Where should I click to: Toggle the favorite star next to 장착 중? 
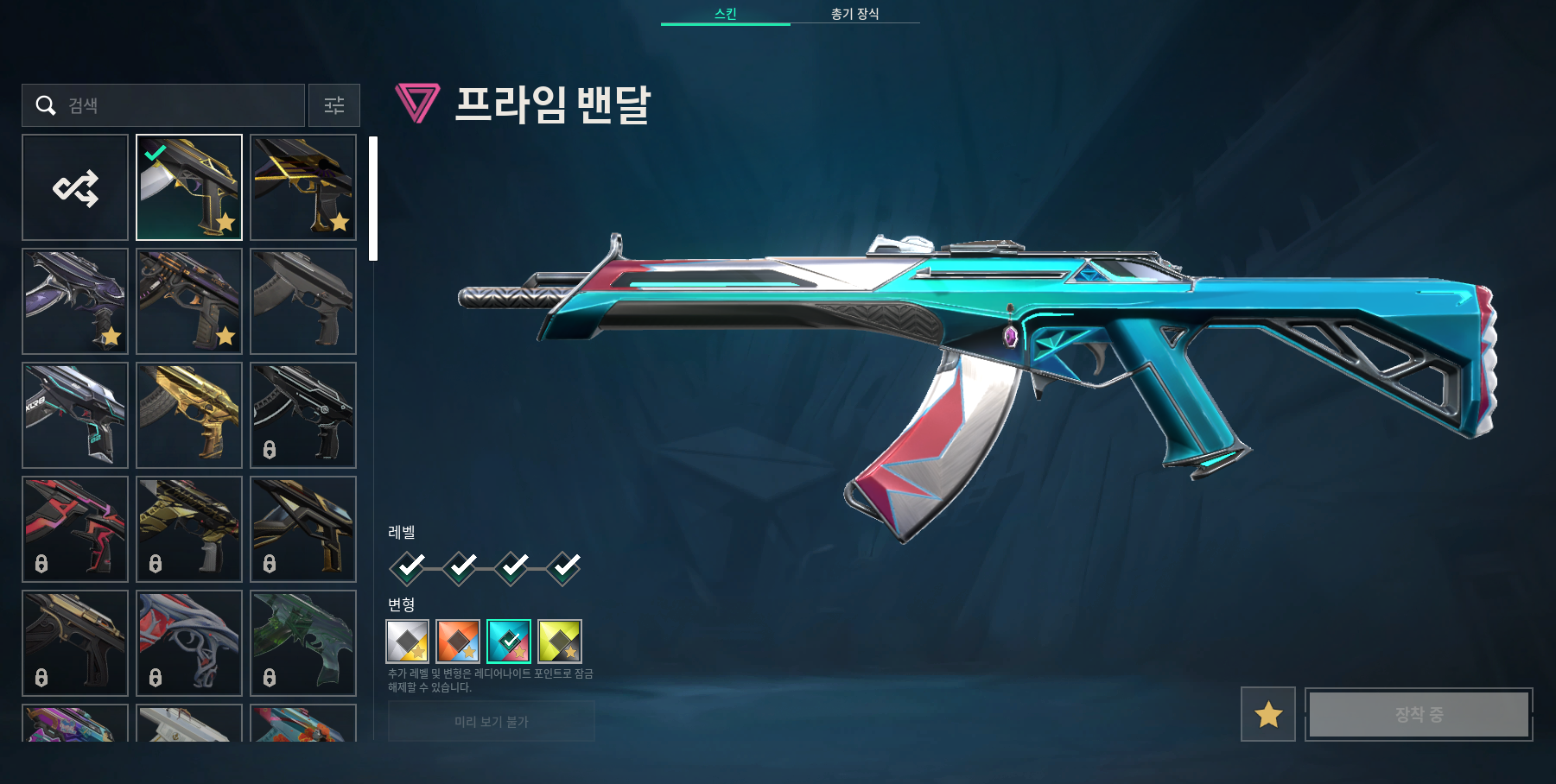coord(1267,716)
